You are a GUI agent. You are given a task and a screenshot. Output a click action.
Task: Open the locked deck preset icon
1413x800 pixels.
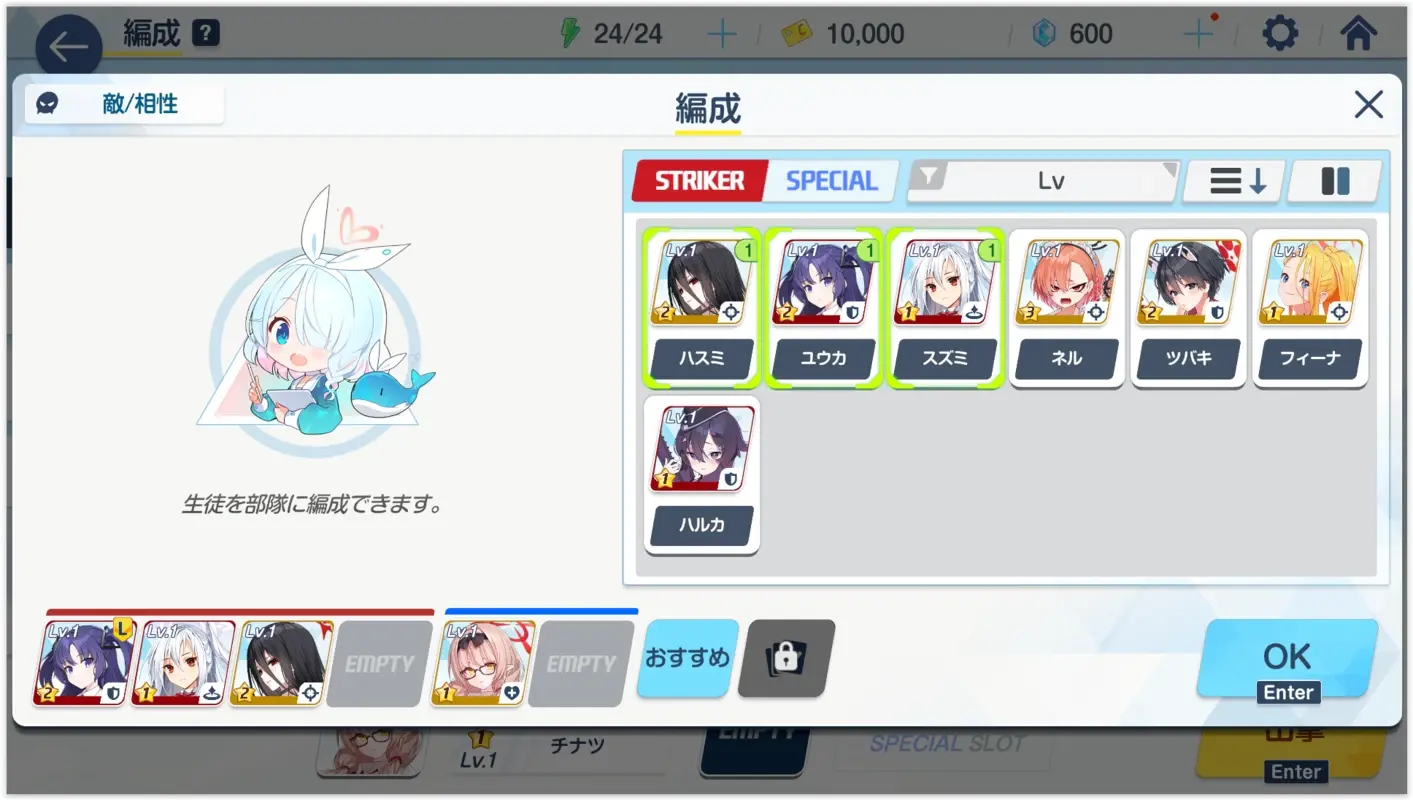785,659
